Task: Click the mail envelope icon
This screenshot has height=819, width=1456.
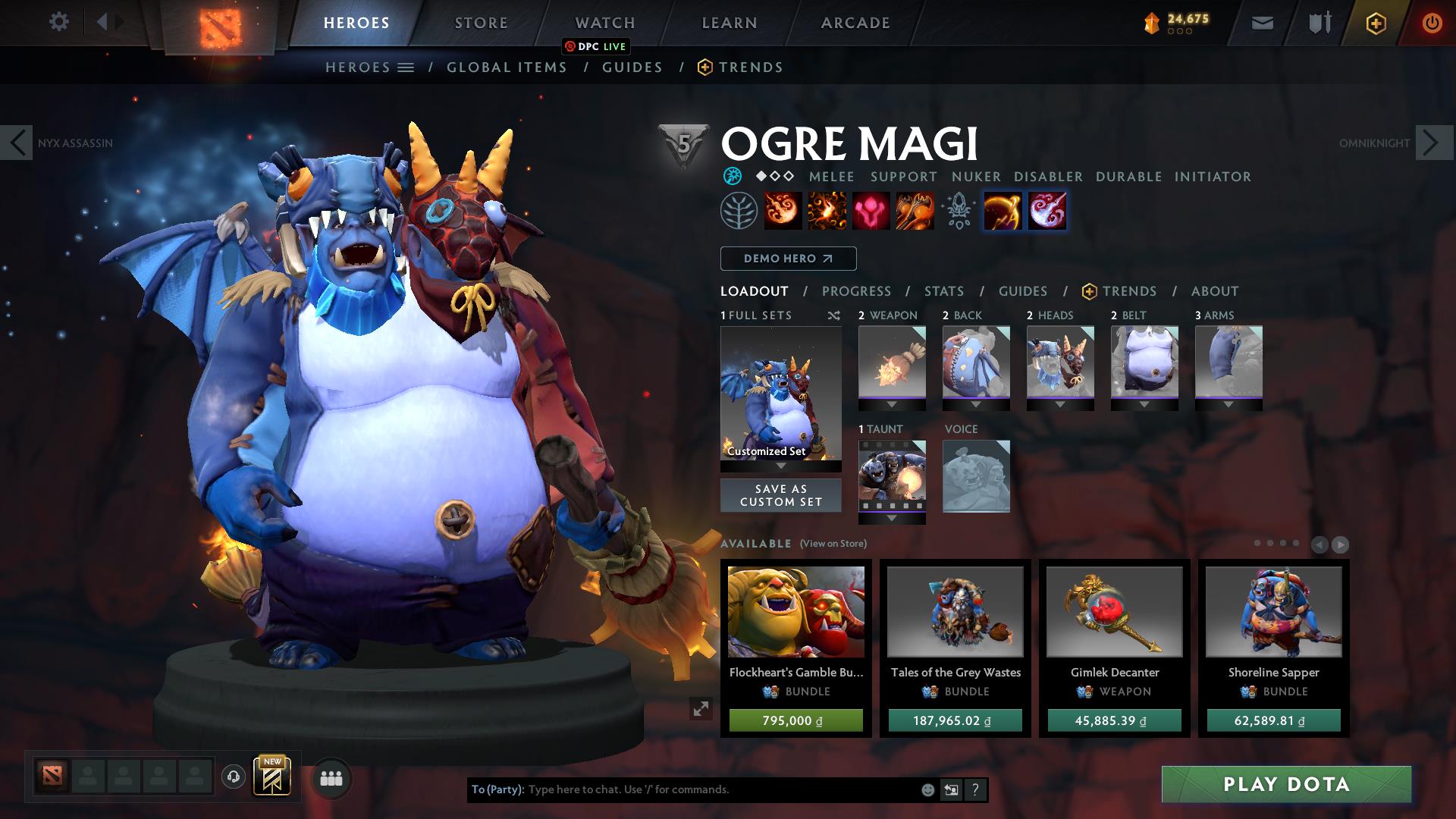Action: tap(1261, 22)
